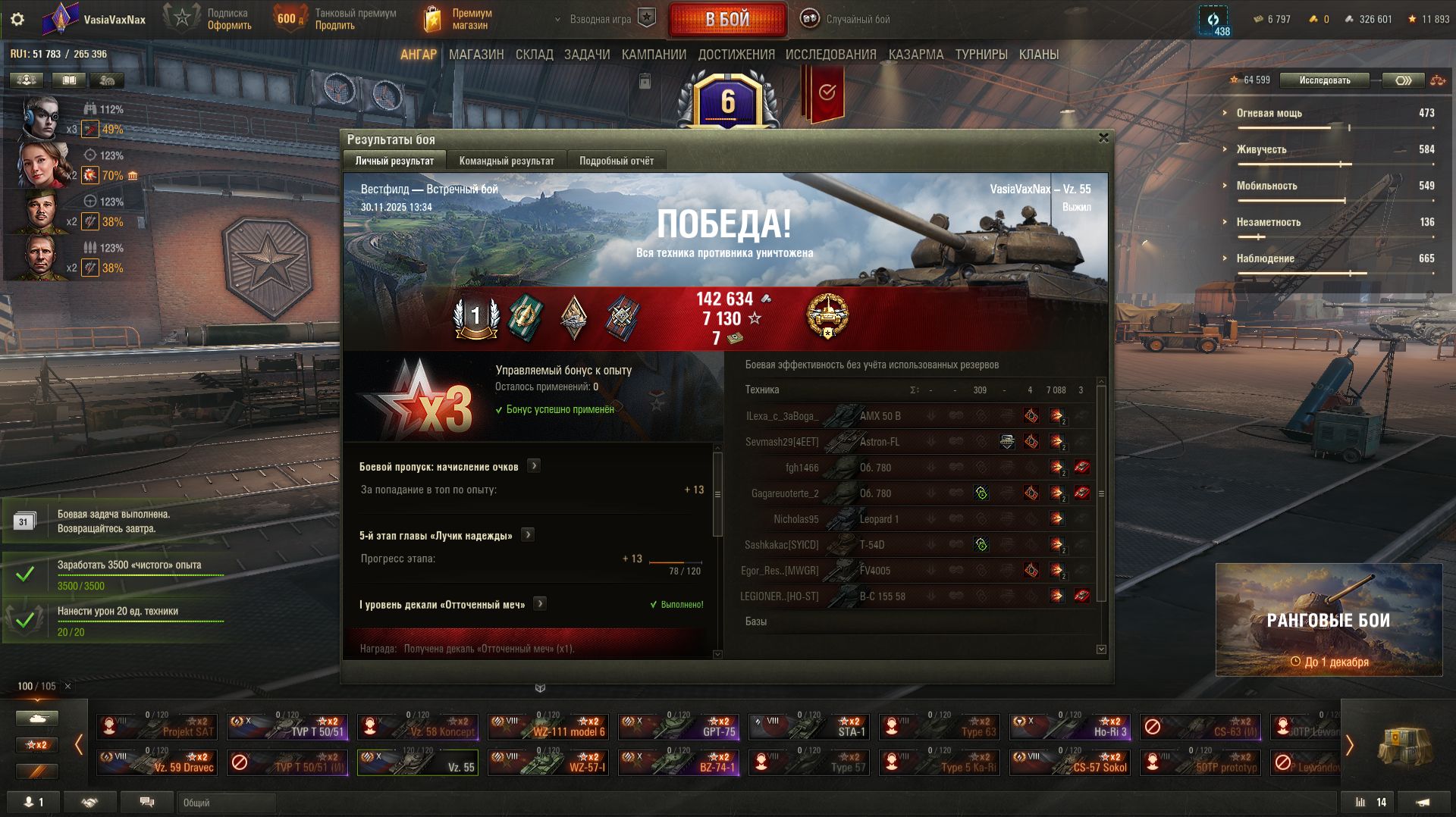
Task: Open the МАГАЗИН menu
Action: [476, 55]
